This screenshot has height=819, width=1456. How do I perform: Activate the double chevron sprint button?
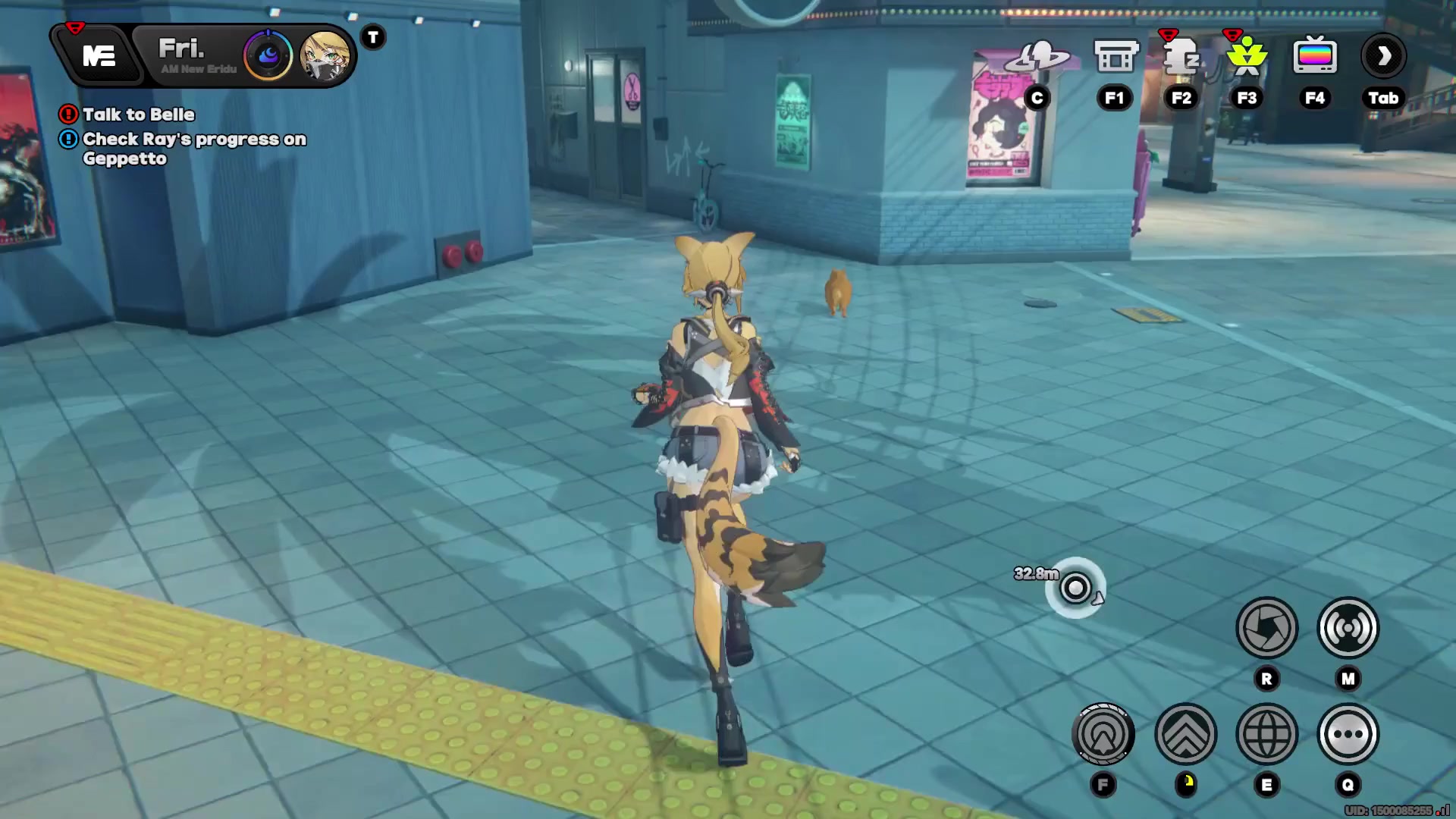pyautogui.click(x=1185, y=734)
